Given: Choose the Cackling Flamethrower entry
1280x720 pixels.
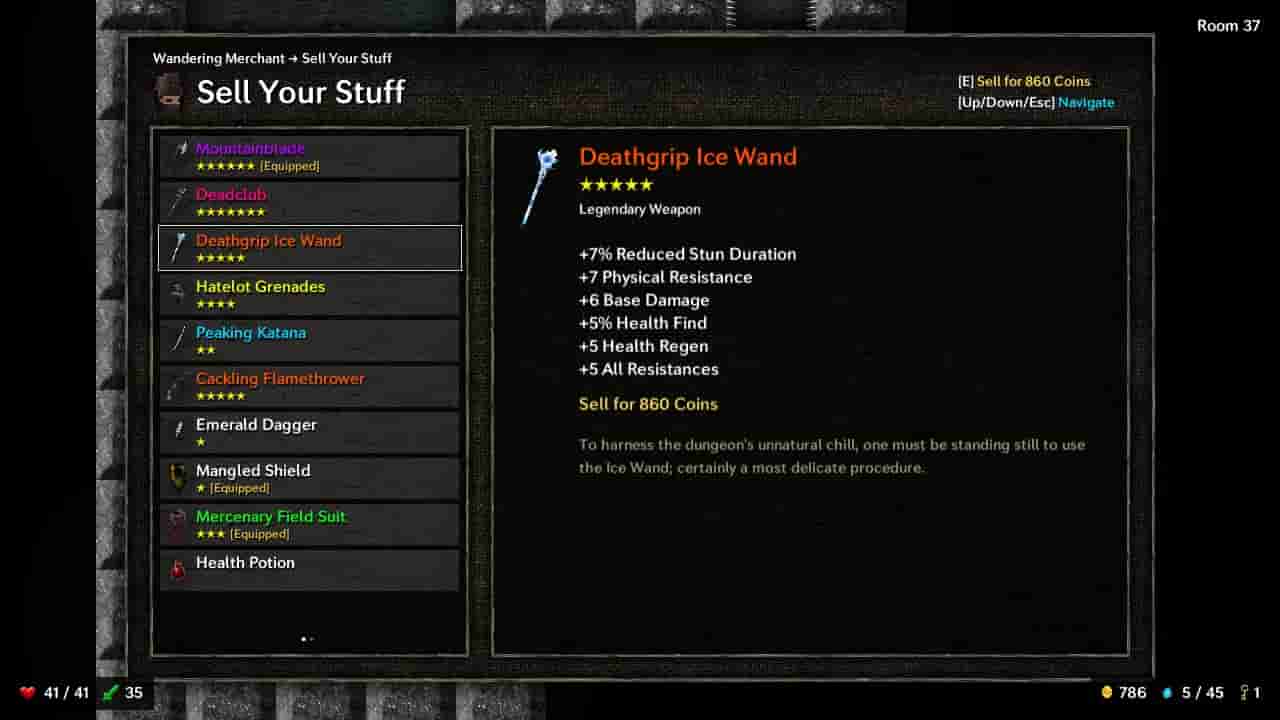Looking at the screenshot, I should 309,387.
